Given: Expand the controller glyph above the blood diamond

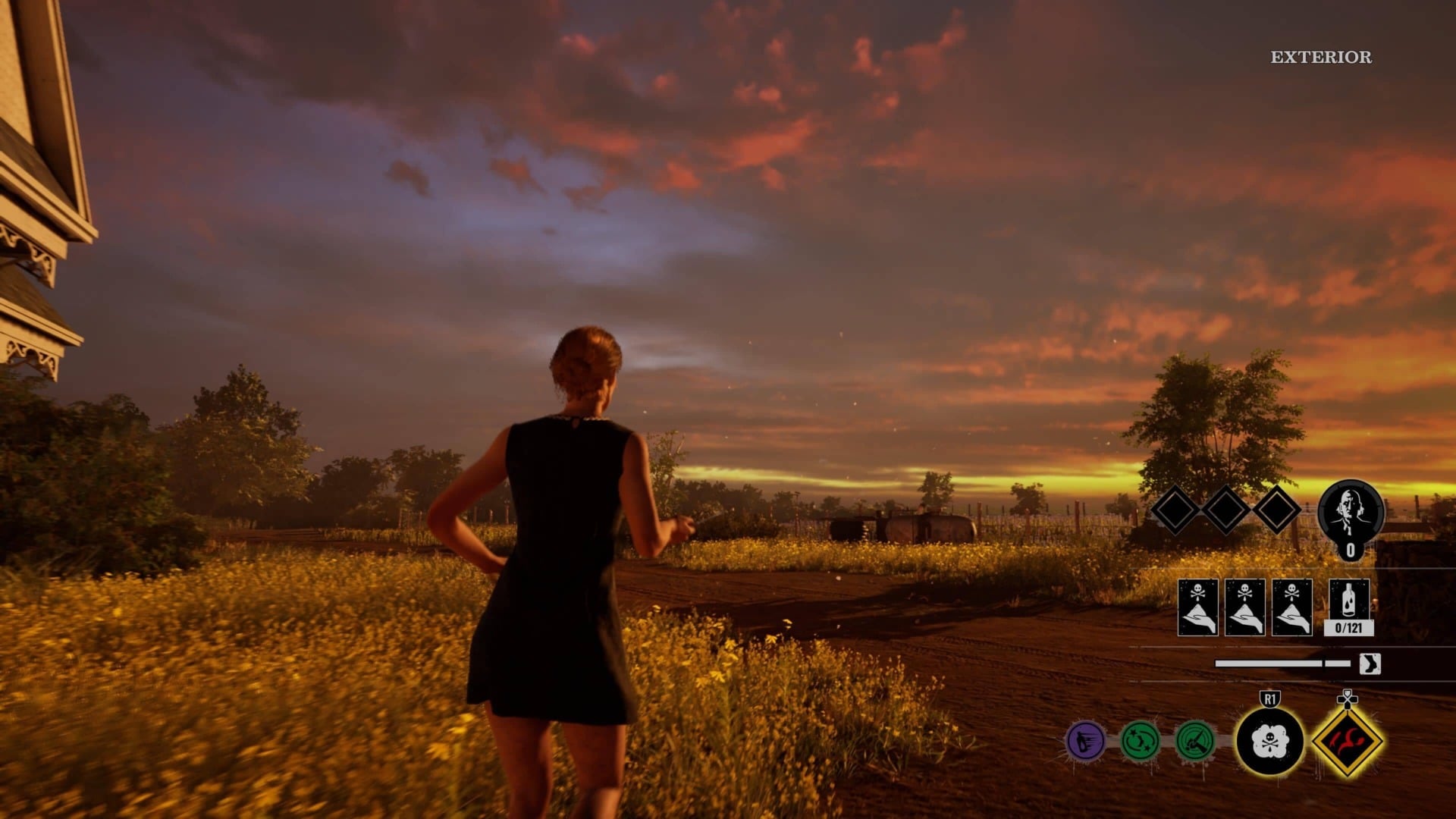Looking at the screenshot, I should pos(1347,699).
